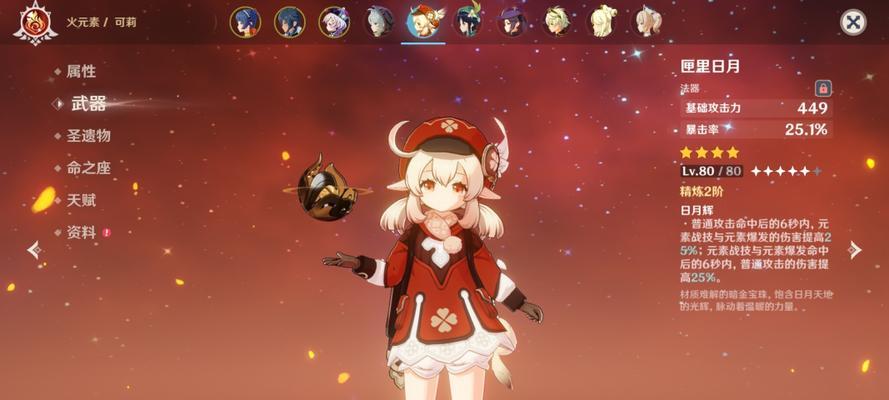Image resolution: width=889 pixels, height=400 pixels.
Task: Click the Pyro element emblem
Action: tap(34, 22)
